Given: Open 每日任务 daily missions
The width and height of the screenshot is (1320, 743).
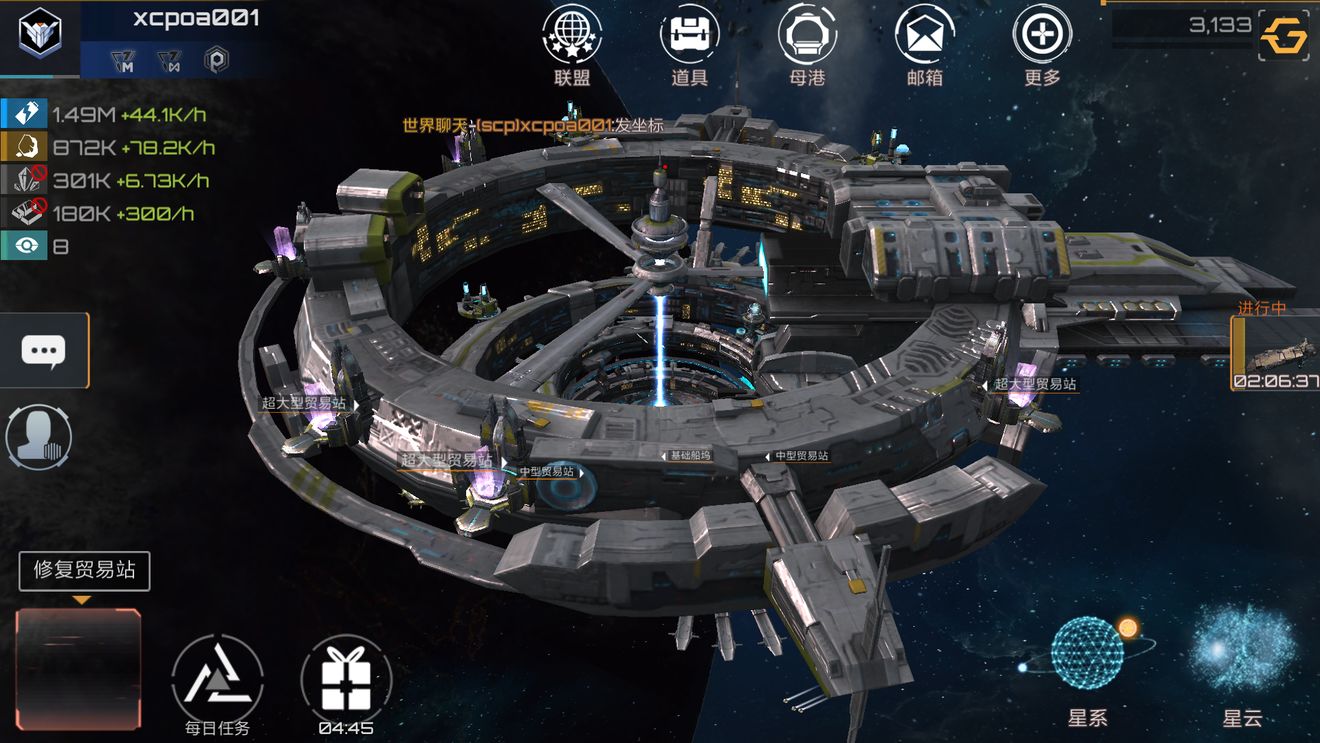Looking at the screenshot, I should tap(218, 681).
